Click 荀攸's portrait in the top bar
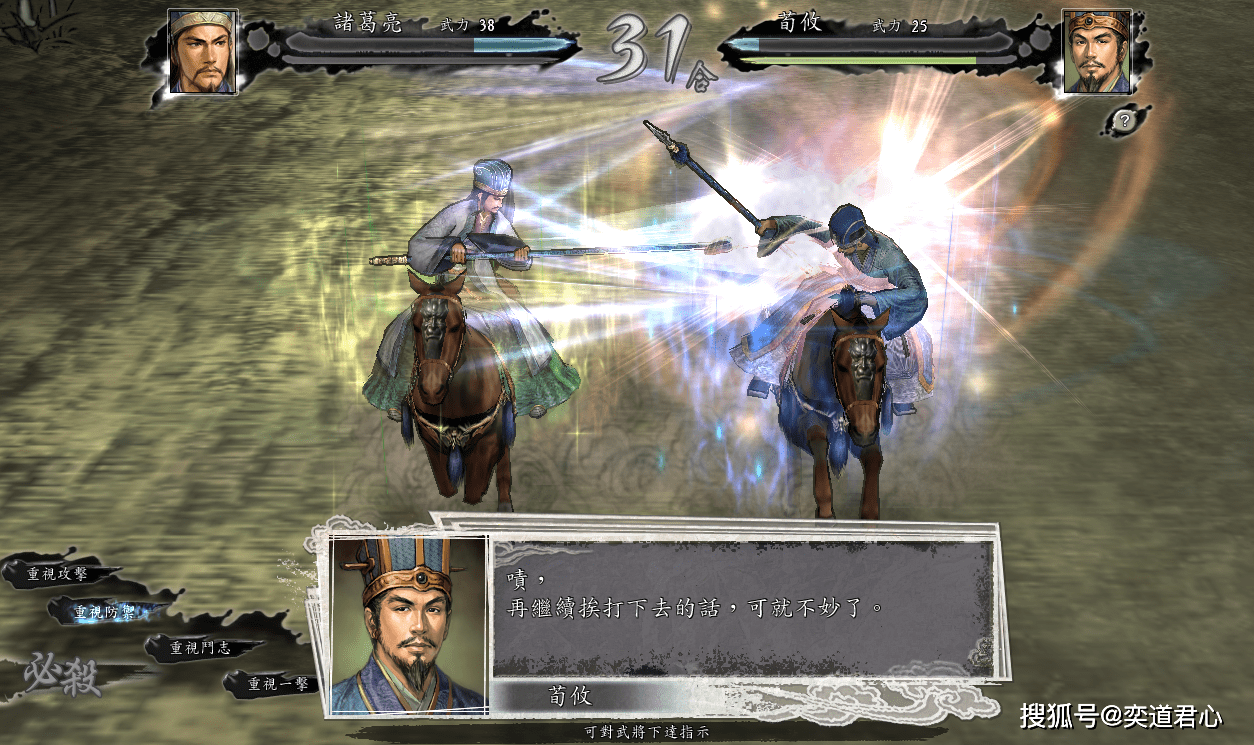 click(x=1096, y=52)
